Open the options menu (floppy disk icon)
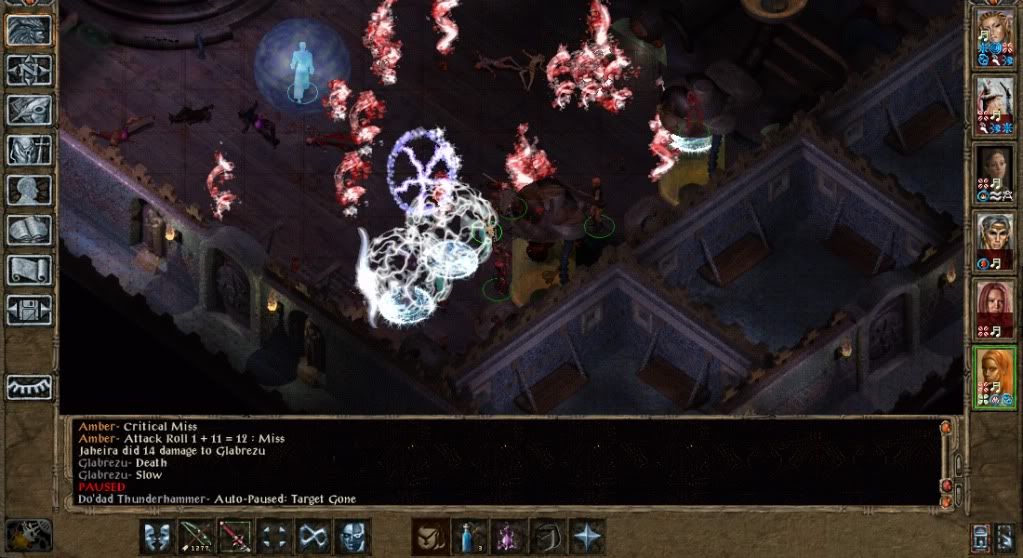 tap(29, 309)
